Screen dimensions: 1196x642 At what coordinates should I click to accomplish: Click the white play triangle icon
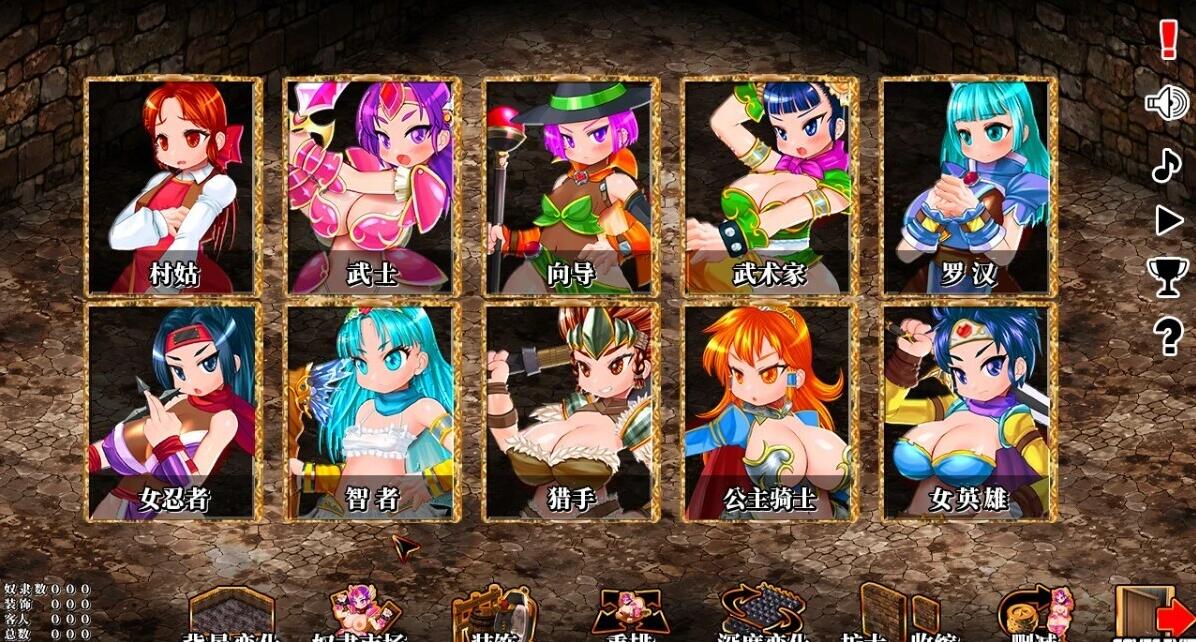click(1168, 221)
